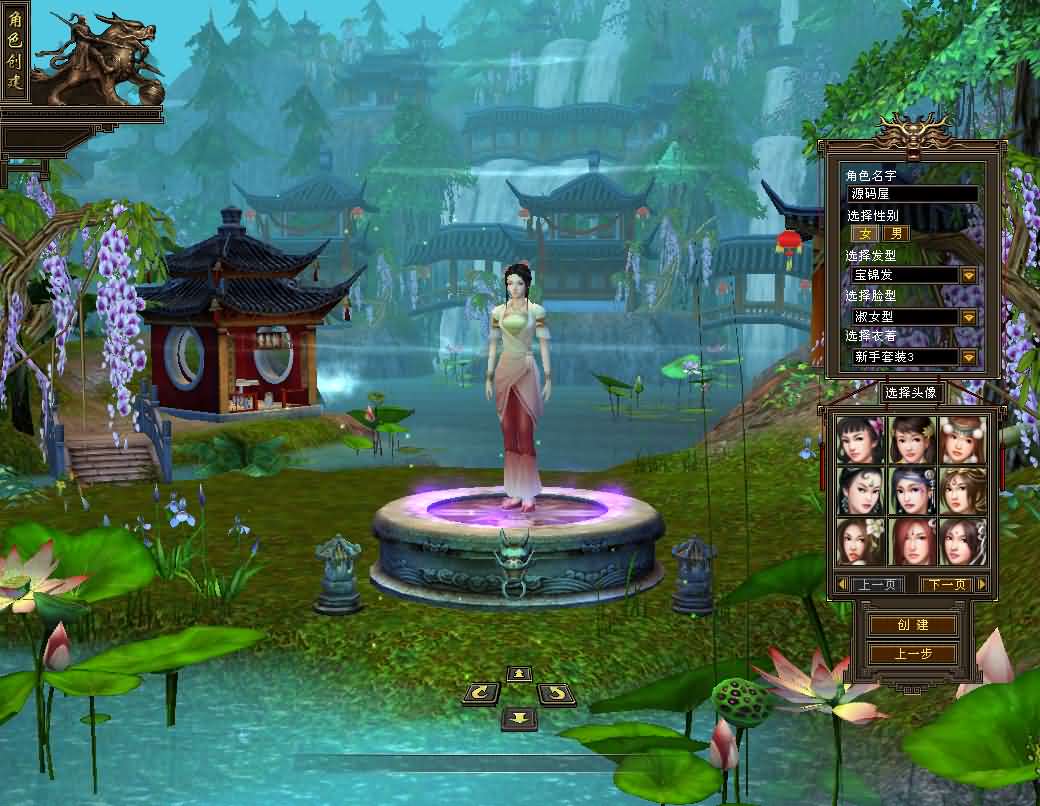The image size is (1040, 806).
Task: Create the character with 创建
Action: coord(912,625)
